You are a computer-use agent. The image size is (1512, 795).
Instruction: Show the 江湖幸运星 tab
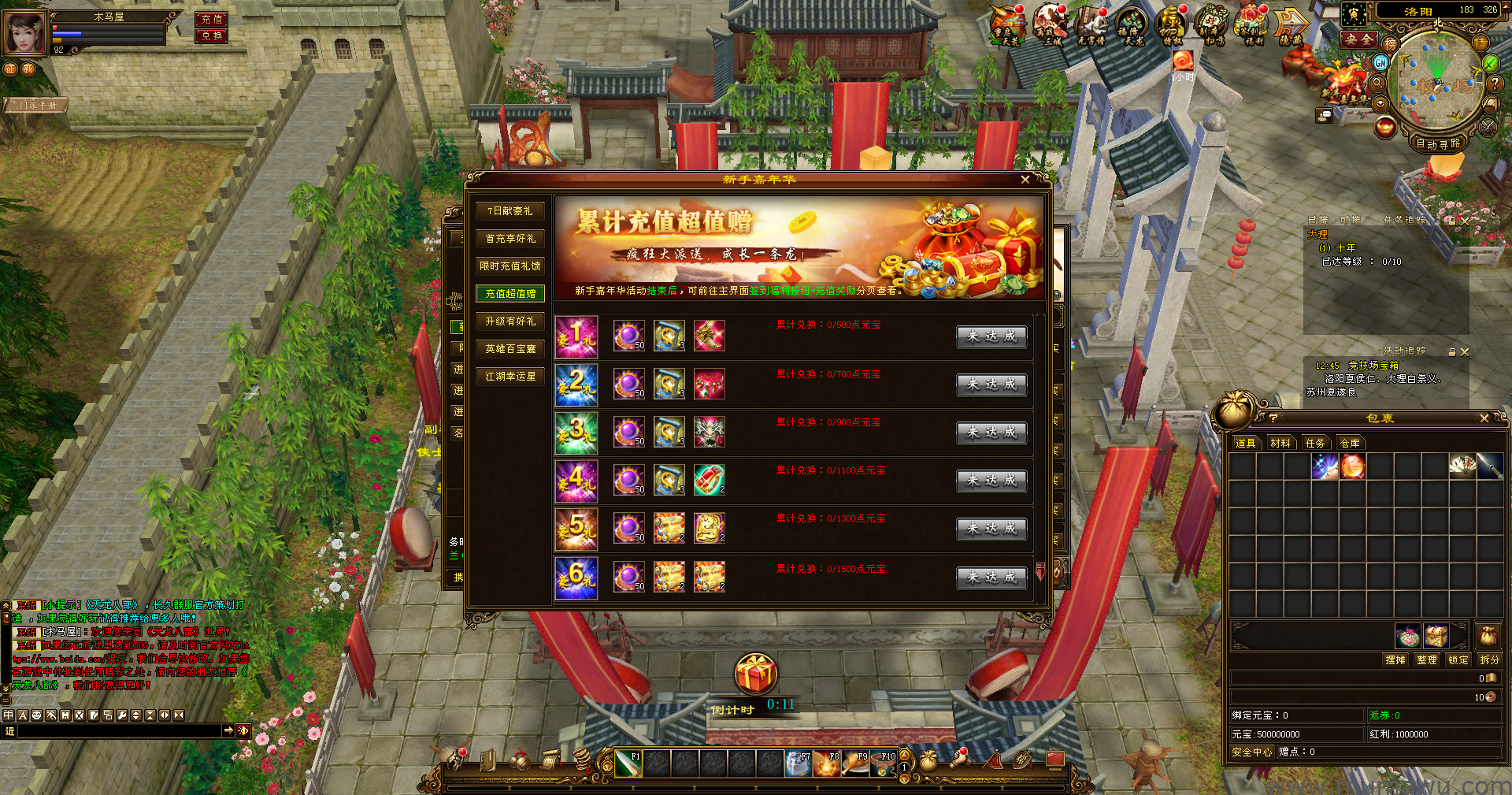[x=510, y=377]
